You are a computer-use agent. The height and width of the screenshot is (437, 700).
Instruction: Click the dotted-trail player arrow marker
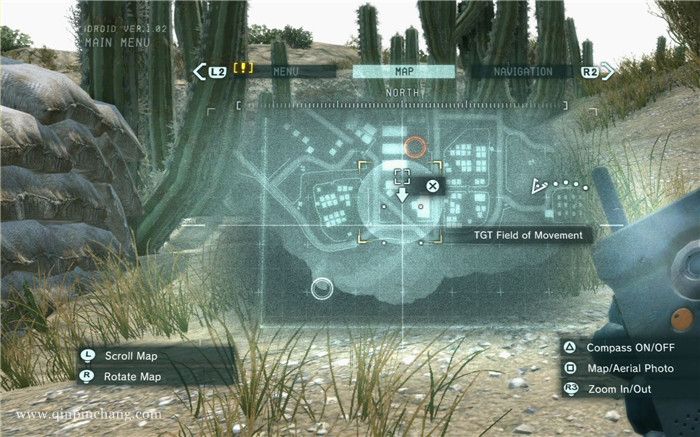(540, 186)
